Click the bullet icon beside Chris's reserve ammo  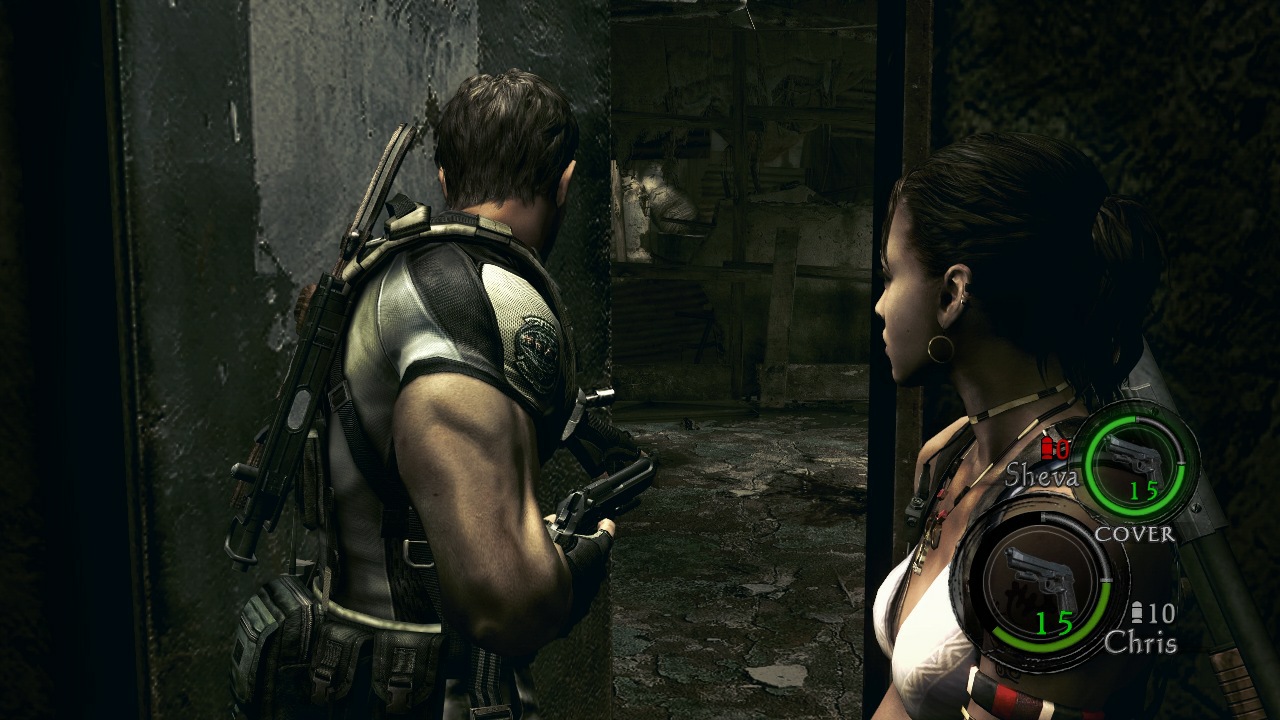click(1137, 610)
